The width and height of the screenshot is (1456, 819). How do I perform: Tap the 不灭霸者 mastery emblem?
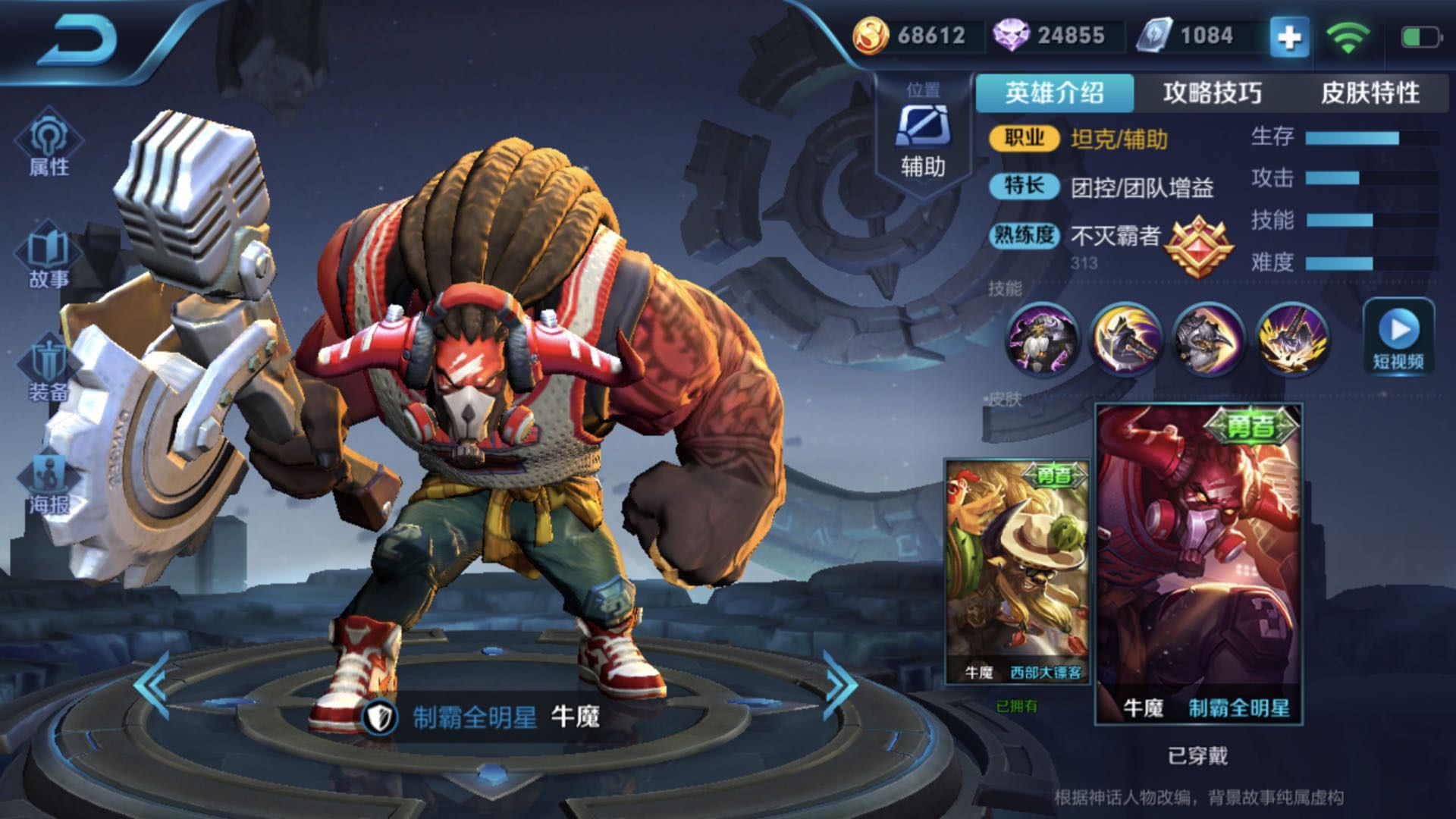click(1199, 245)
